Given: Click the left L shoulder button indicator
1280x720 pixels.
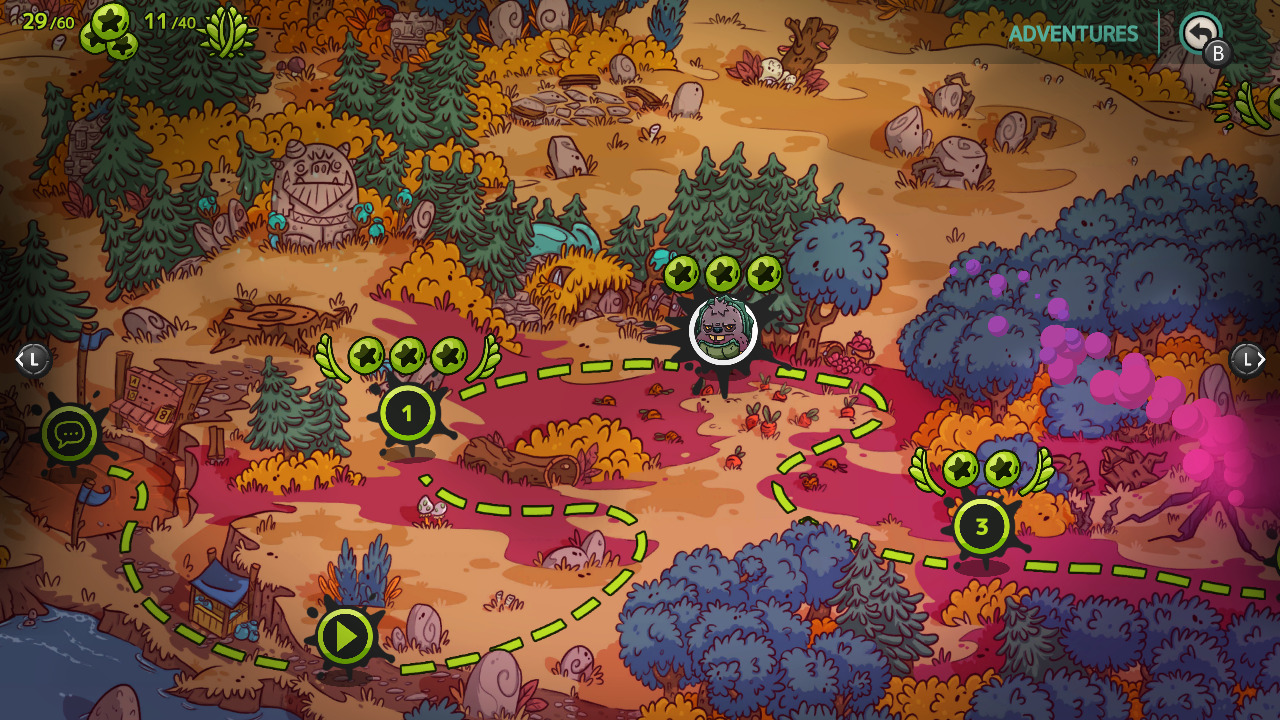Looking at the screenshot, I should [32, 359].
